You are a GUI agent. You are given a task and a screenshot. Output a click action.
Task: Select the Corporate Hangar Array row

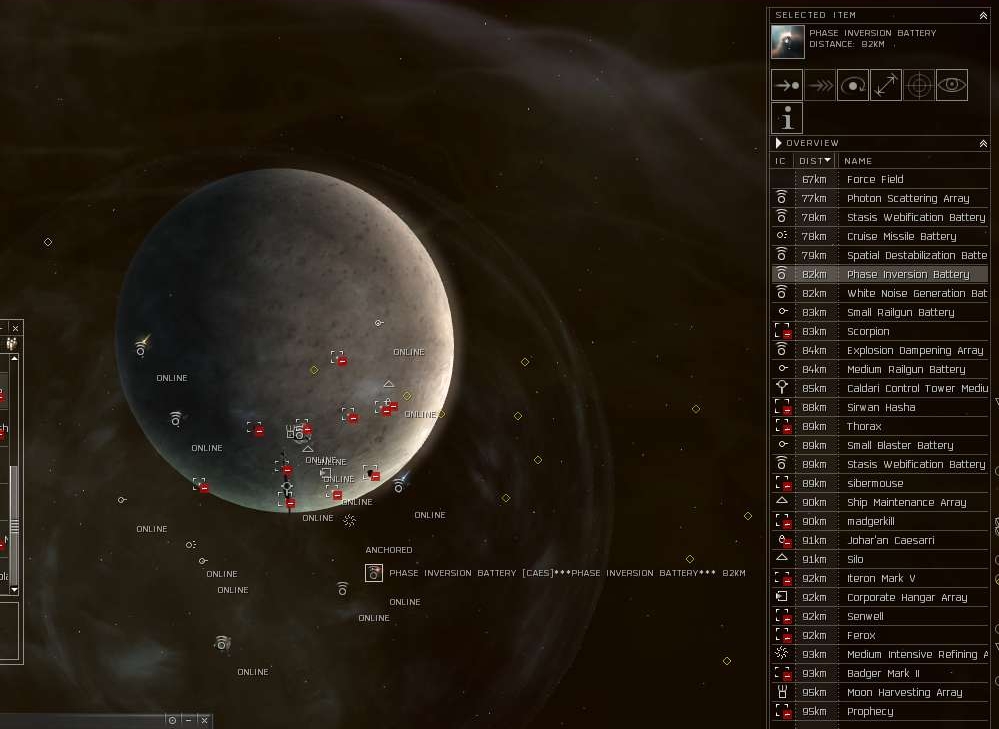click(x=907, y=598)
